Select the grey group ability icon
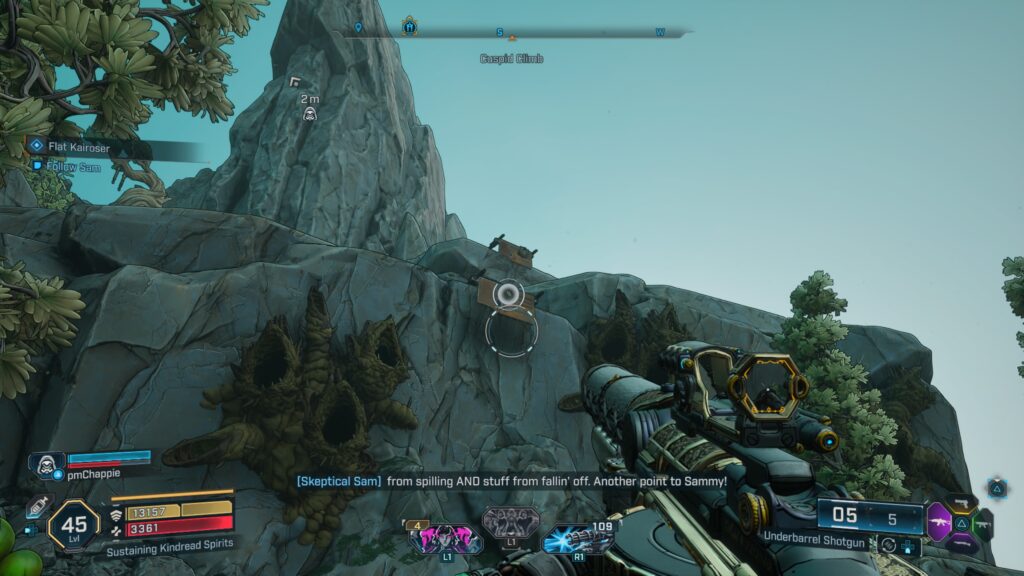Screen dimensions: 1024x576 pos(510,523)
